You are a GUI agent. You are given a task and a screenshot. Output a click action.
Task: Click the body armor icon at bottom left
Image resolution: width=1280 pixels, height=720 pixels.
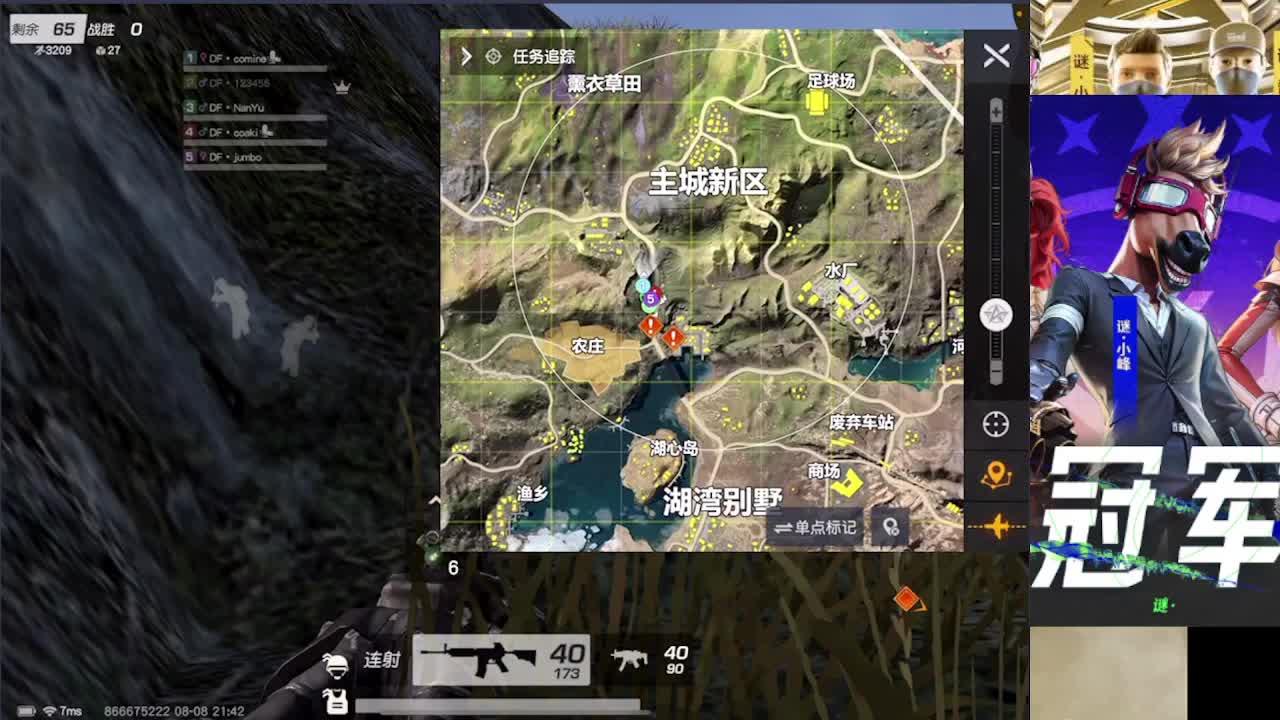(x=339, y=700)
